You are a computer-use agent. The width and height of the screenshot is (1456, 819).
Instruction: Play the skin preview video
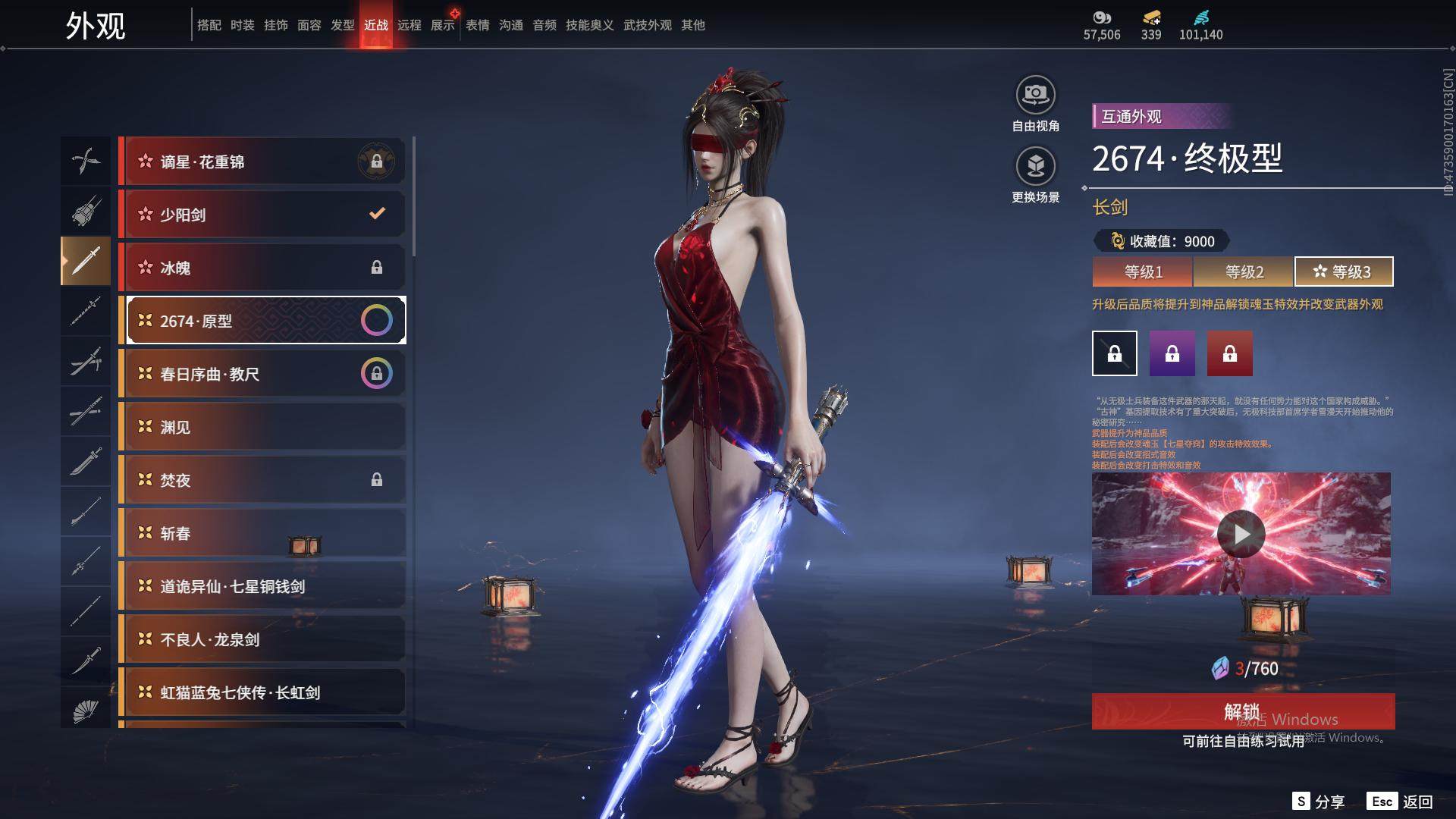1241,534
